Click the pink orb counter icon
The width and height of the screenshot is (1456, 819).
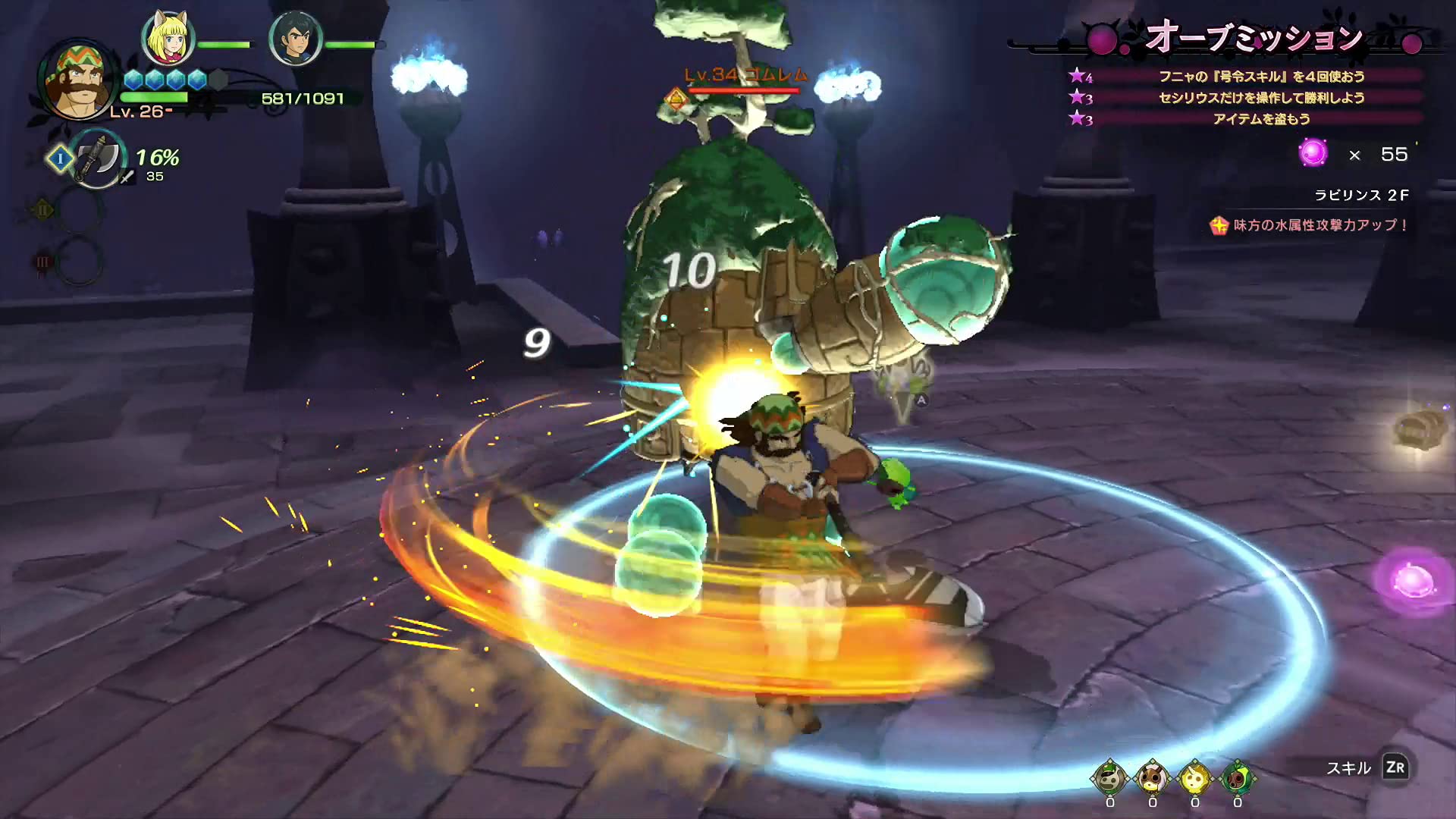click(x=1313, y=153)
